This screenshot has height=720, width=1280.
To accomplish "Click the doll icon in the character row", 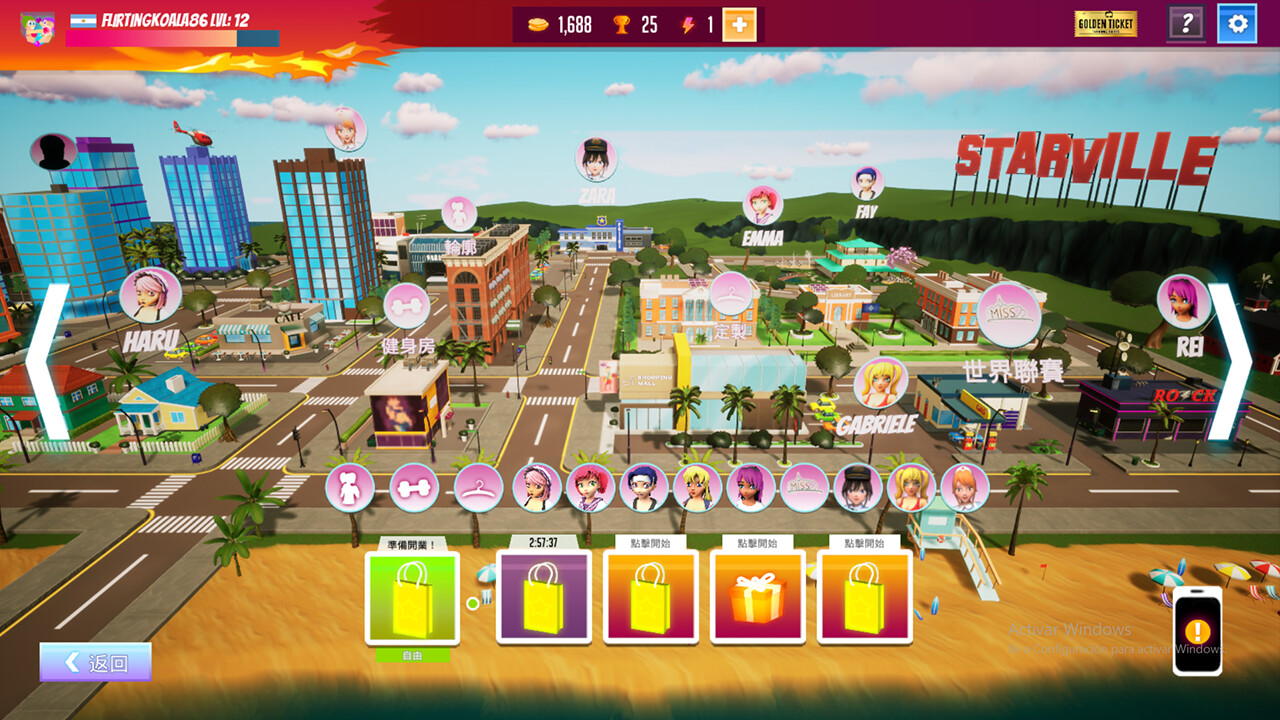I will tap(349, 488).
